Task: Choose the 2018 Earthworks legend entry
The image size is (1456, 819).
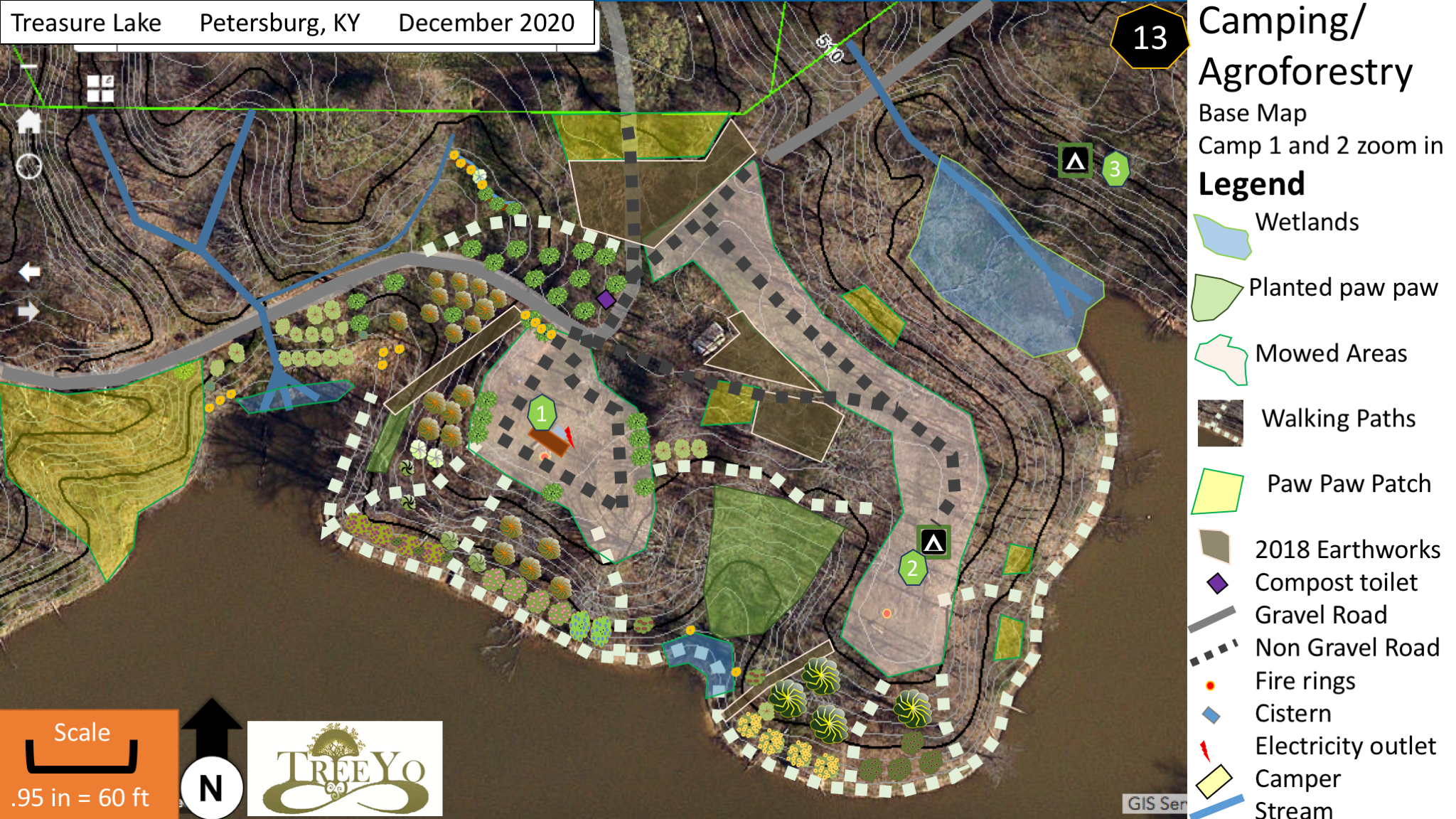Action: (1347, 549)
